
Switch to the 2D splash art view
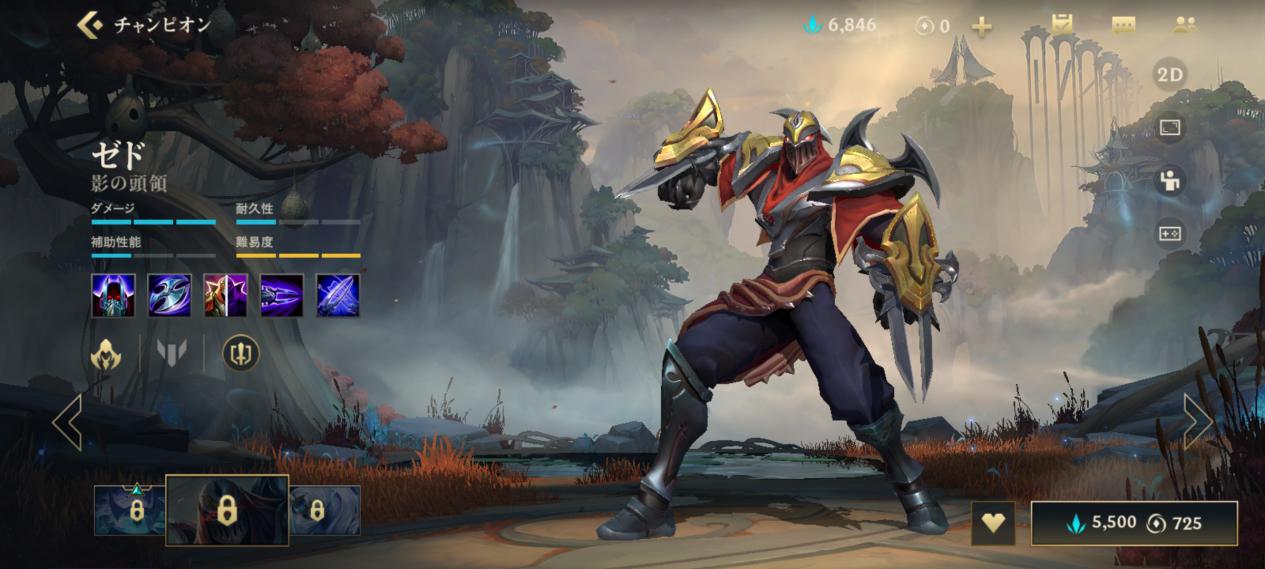tap(1169, 75)
